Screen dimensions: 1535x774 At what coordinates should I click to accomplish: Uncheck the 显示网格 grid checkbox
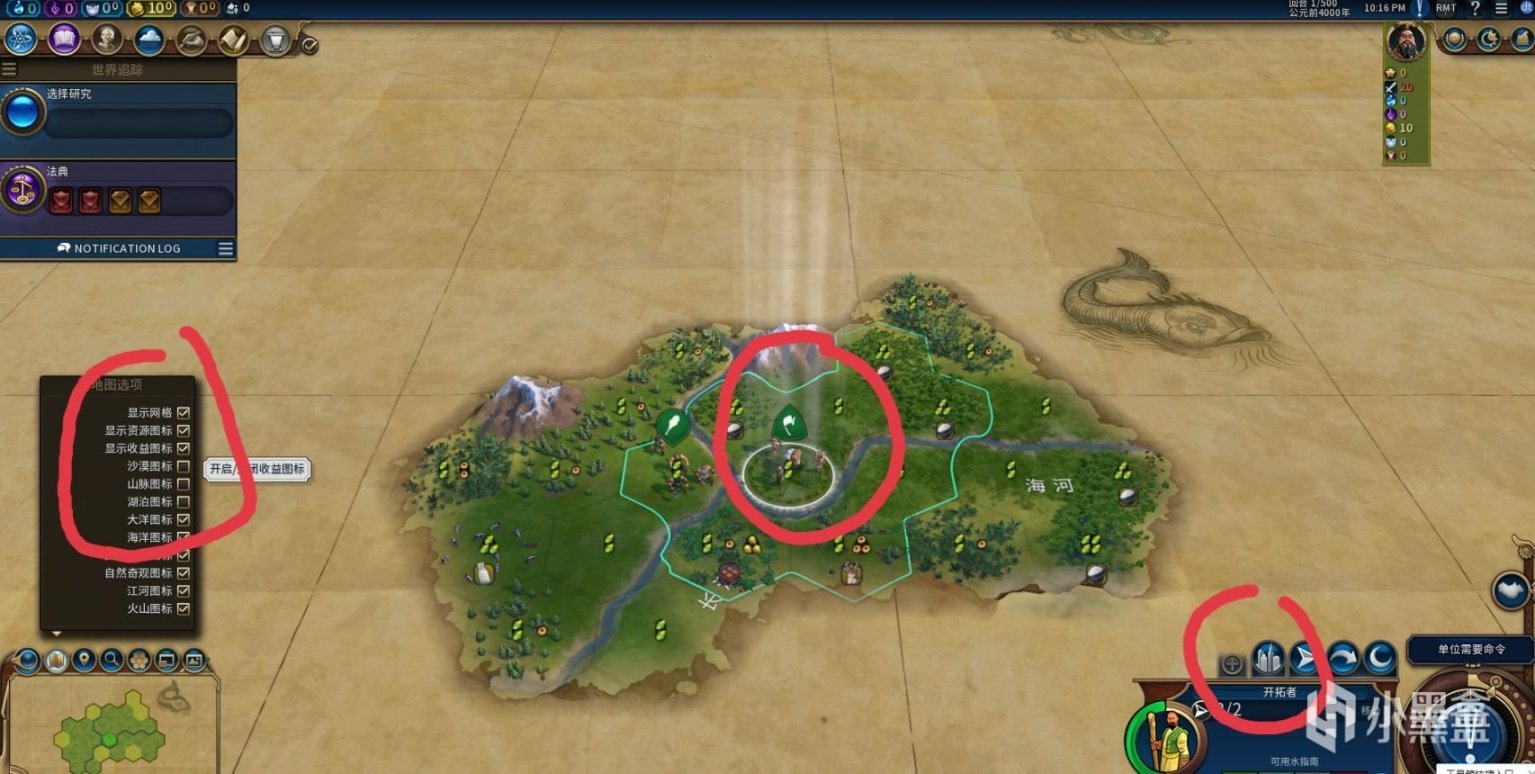pyautogui.click(x=184, y=412)
